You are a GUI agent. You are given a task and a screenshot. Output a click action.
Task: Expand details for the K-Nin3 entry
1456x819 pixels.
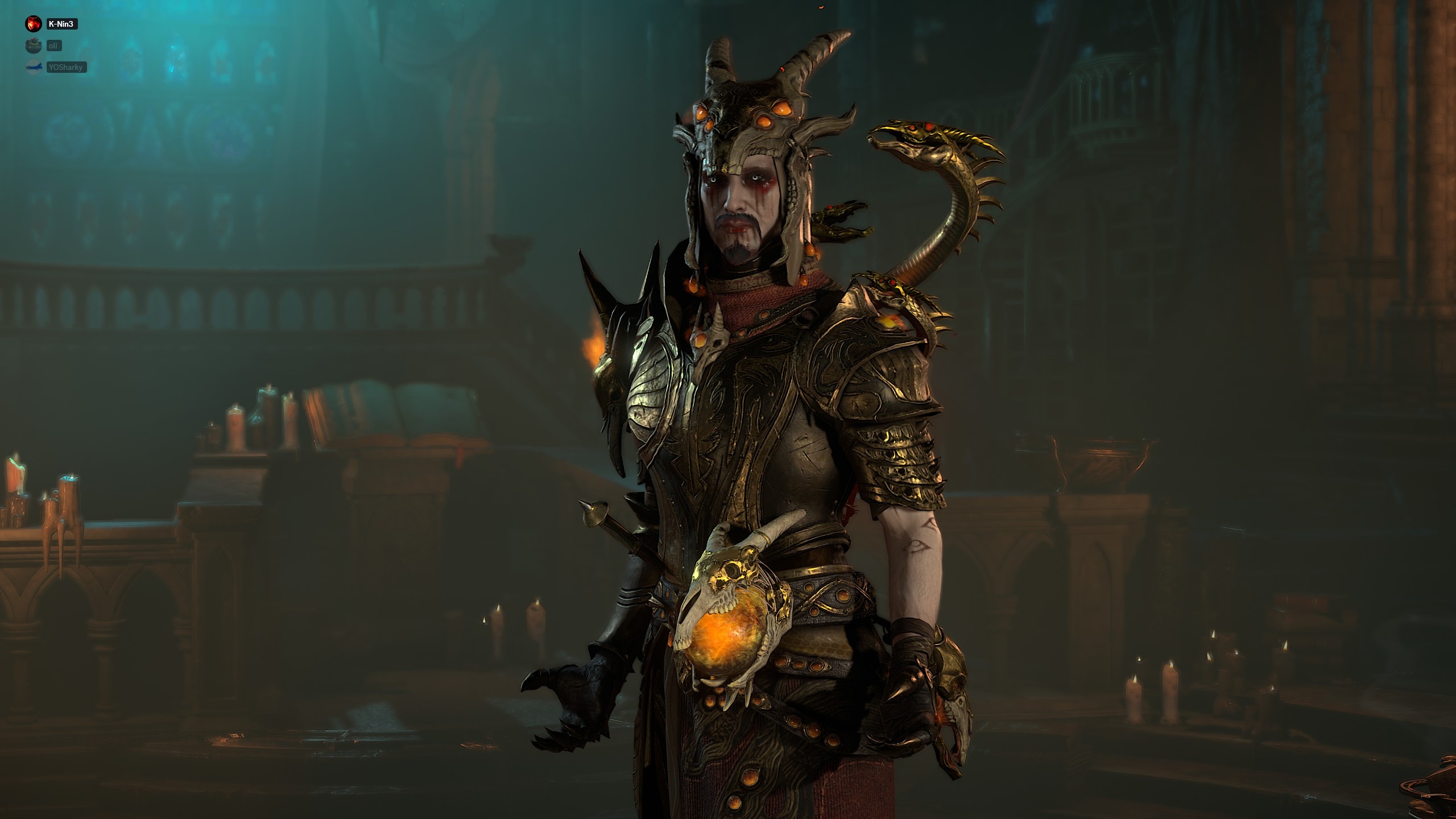pos(63,24)
